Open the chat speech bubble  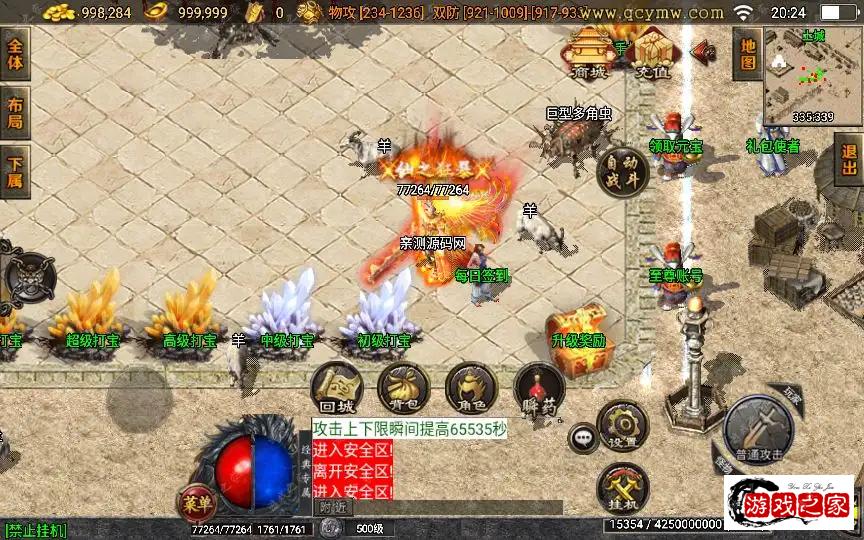(582, 437)
